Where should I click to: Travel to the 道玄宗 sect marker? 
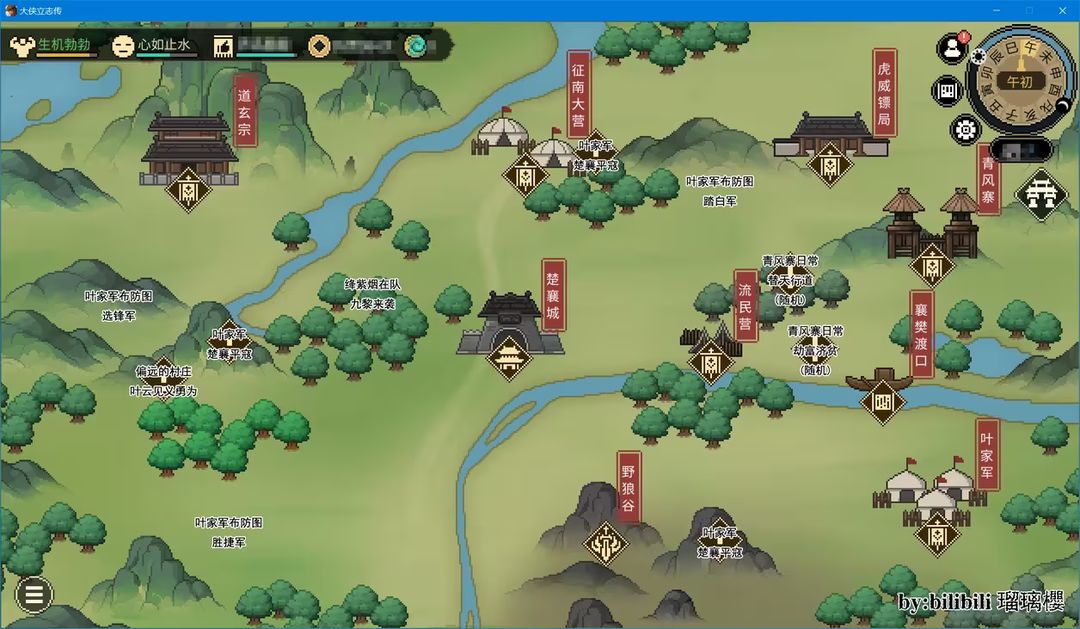[188, 189]
